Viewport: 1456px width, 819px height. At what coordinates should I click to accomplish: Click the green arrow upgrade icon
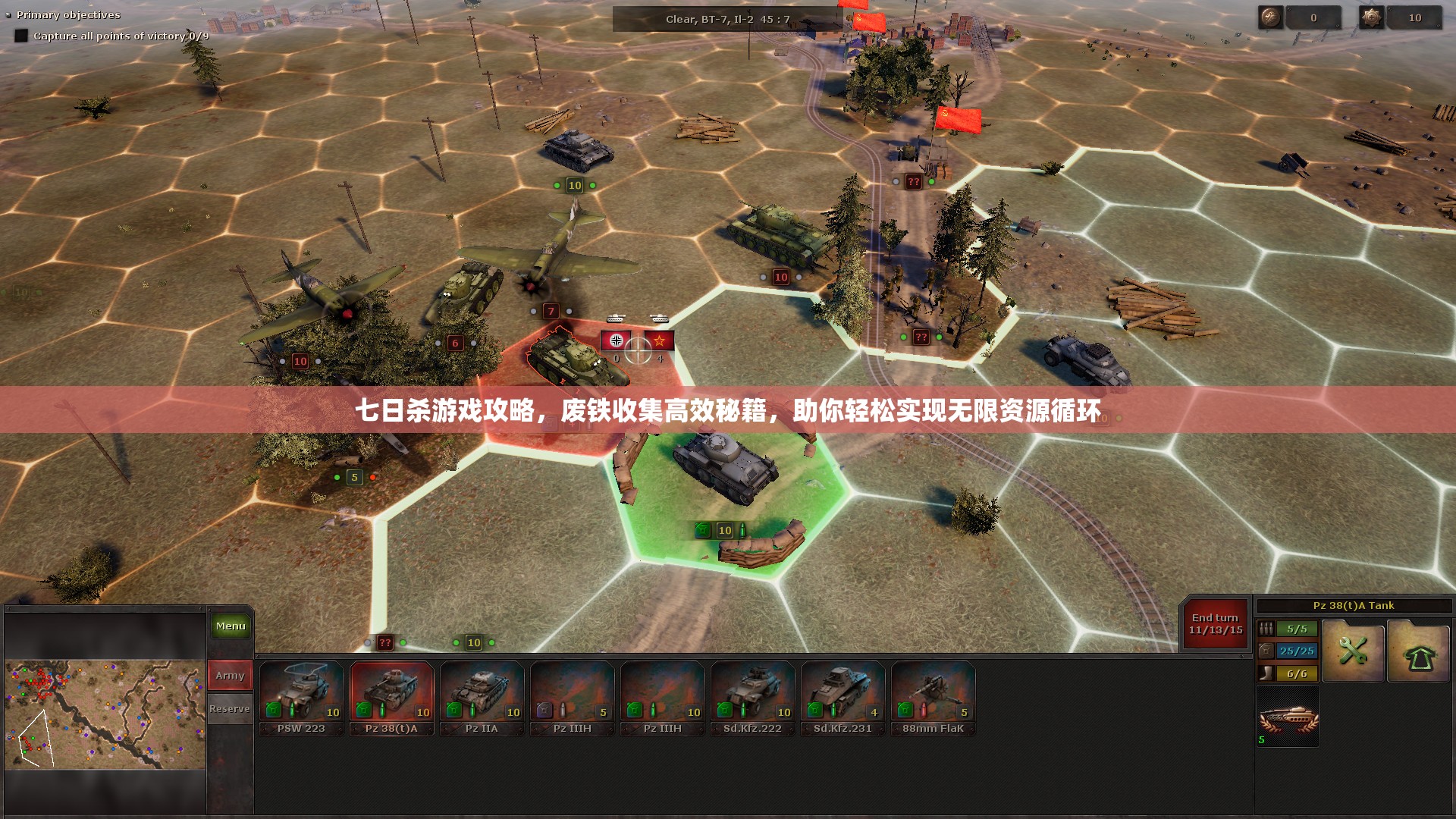pyautogui.click(x=1418, y=651)
